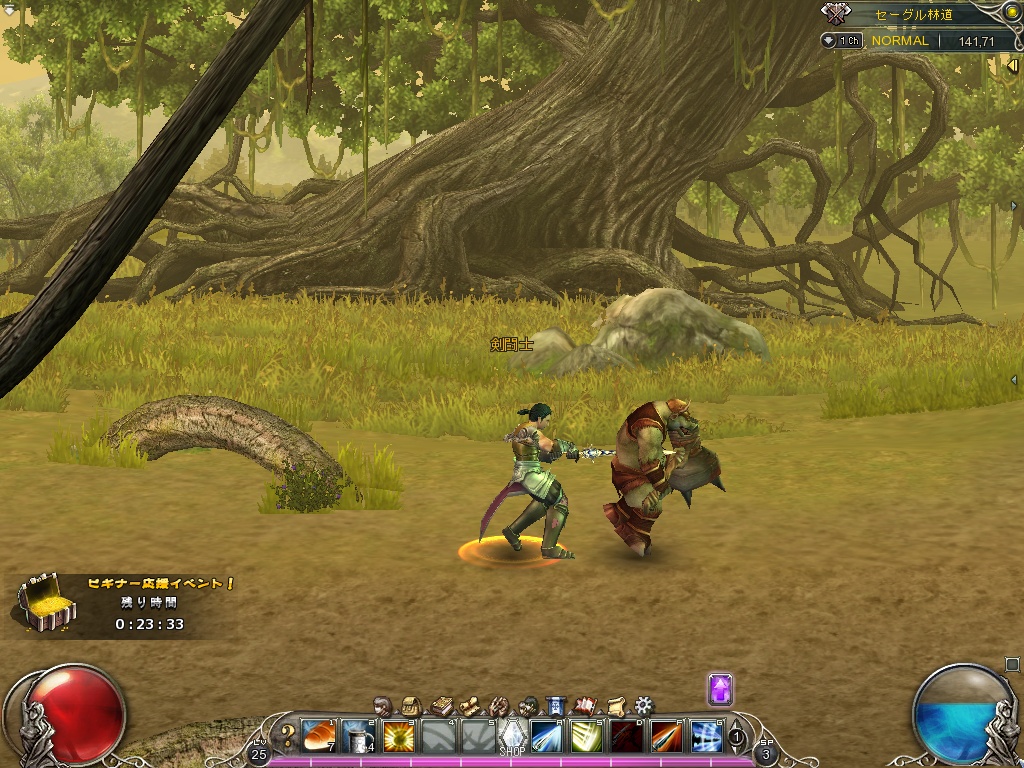Open the rolled scroll menu icon
This screenshot has width=1024, height=768.
pos(616,705)
